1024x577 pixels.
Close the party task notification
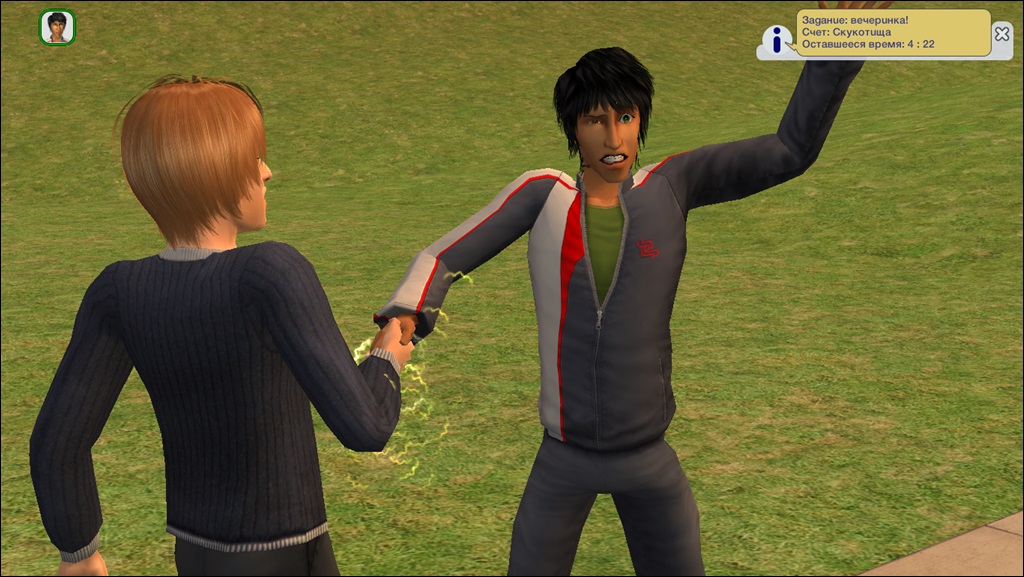pos(1002,34)
